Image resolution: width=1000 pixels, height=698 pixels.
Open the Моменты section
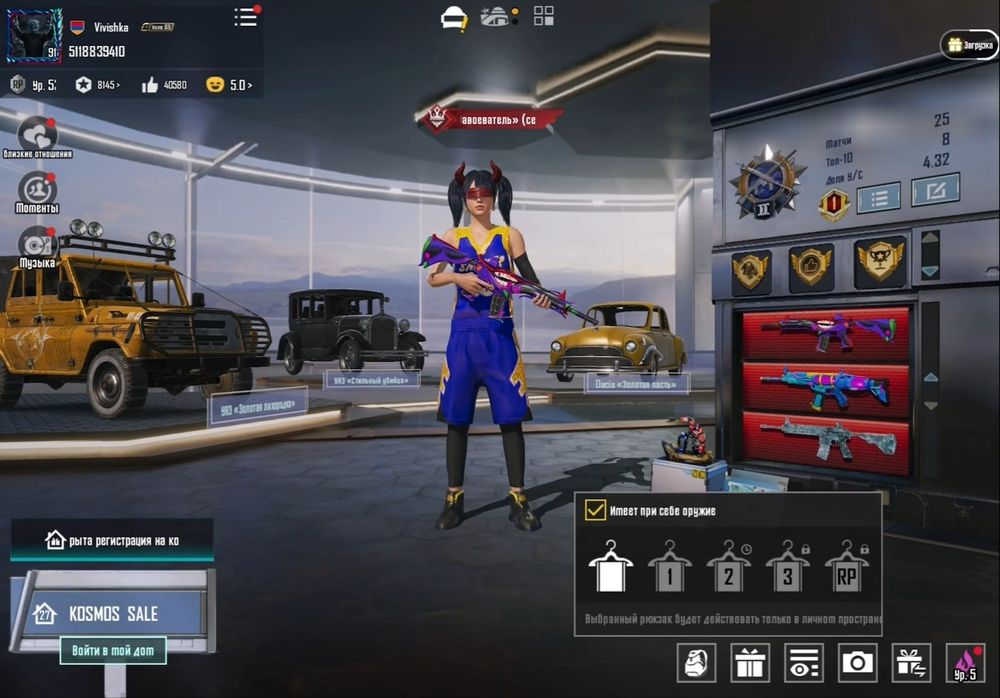click(x=37, y=189)
